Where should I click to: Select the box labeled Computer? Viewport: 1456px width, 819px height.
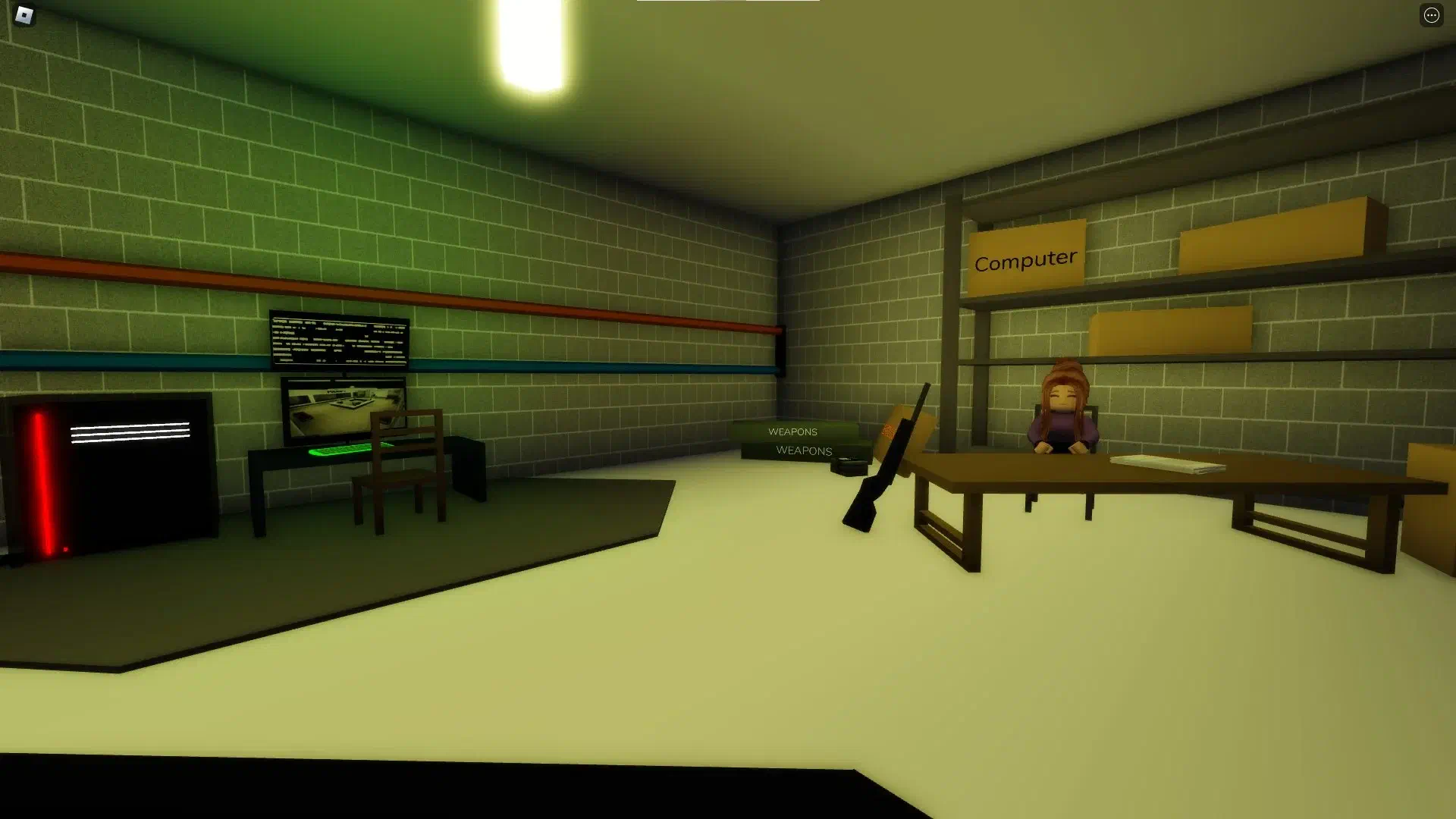coord(1025,256)
